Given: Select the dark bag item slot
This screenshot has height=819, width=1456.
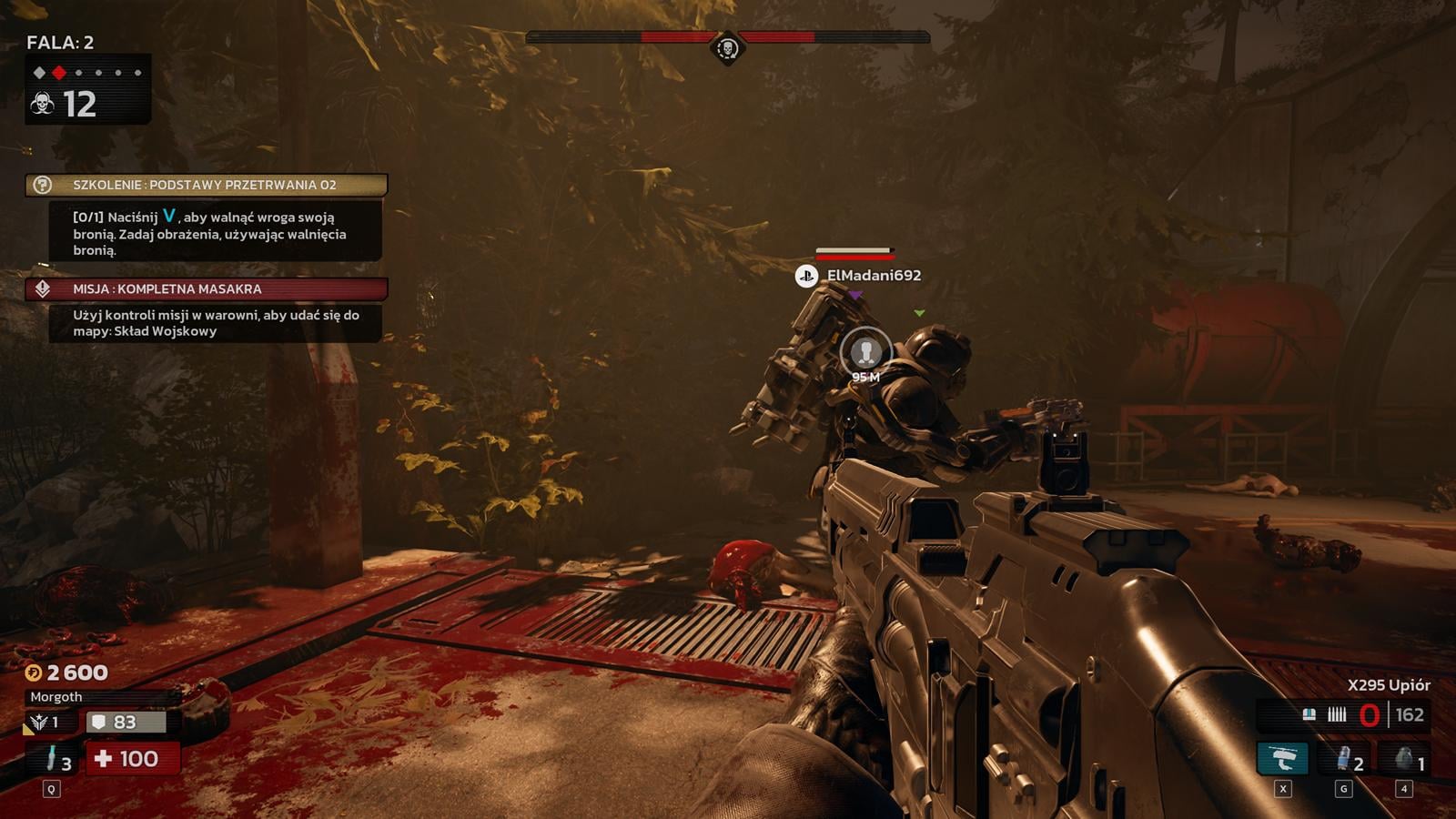Looking at the screenshot, I should click(1404, 758).
